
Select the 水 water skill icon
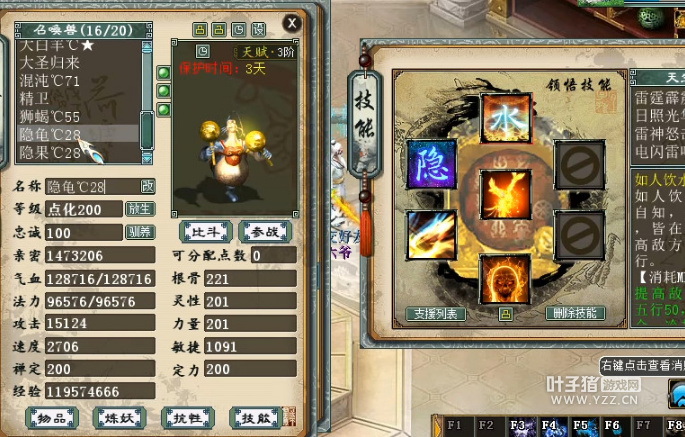coord(505,119)
